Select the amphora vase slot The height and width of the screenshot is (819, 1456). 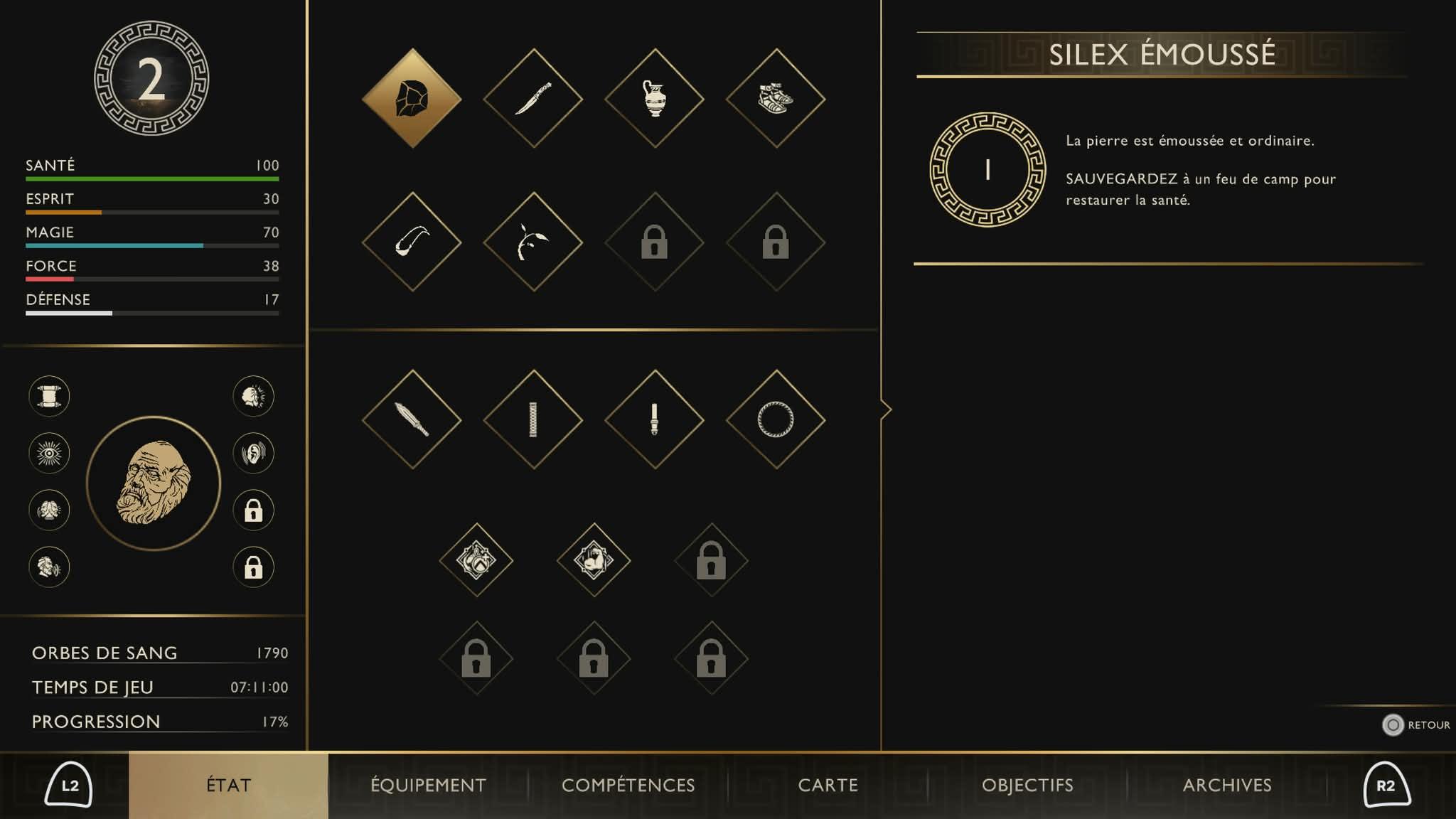point(654,98)
